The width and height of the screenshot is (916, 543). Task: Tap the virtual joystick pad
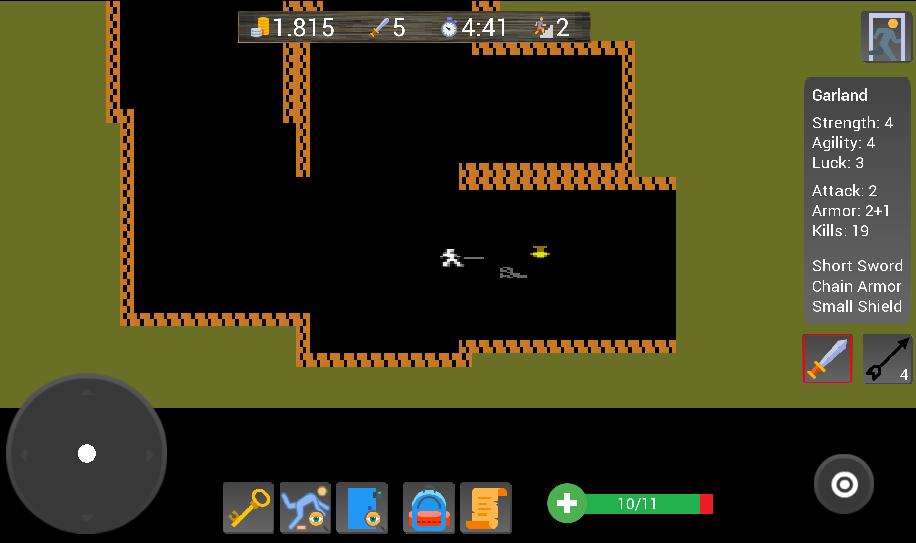click(x=87, y=454)
